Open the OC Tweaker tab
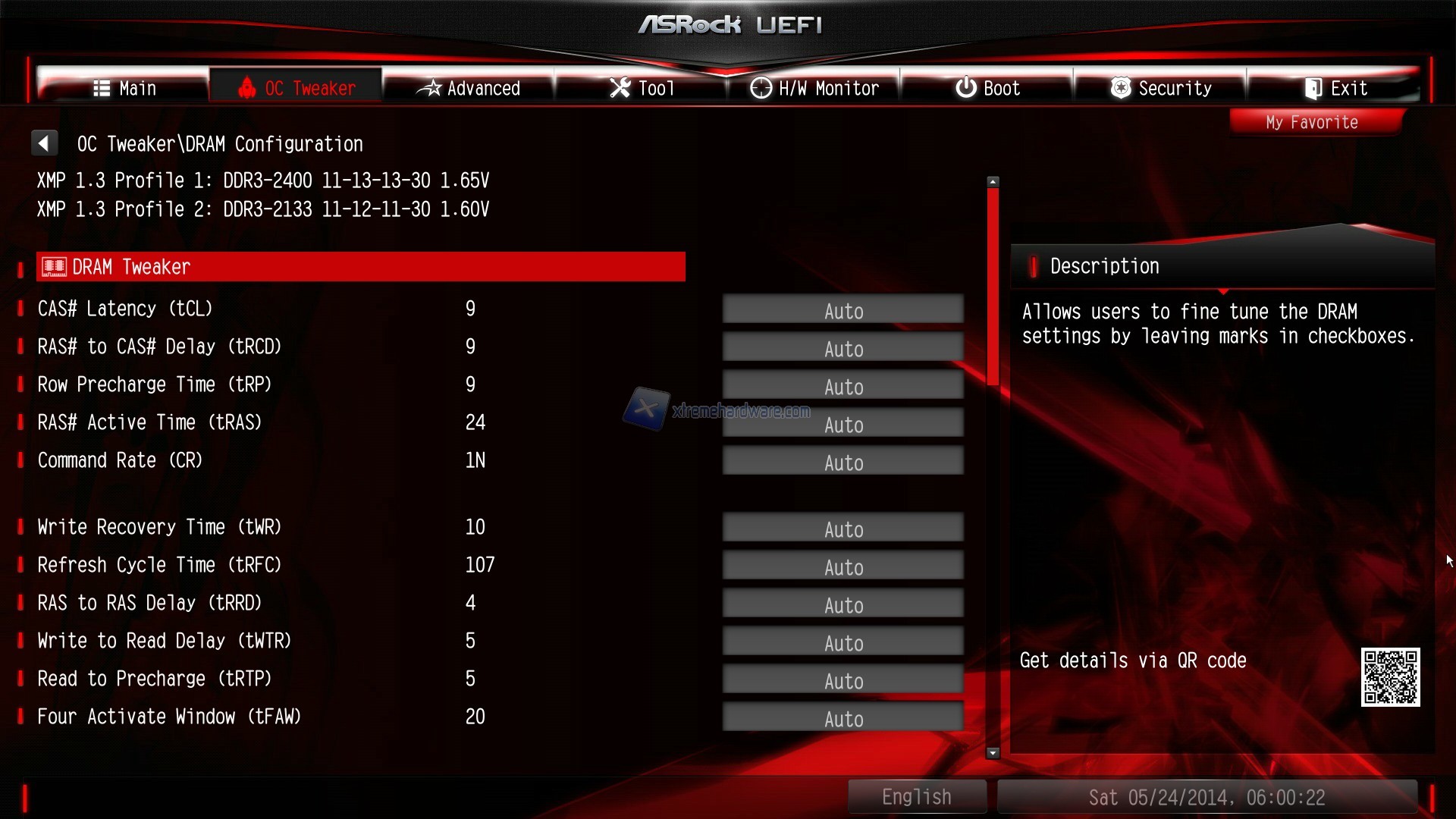The height and width of the screenshot is (819, 1456). point(297,88)
